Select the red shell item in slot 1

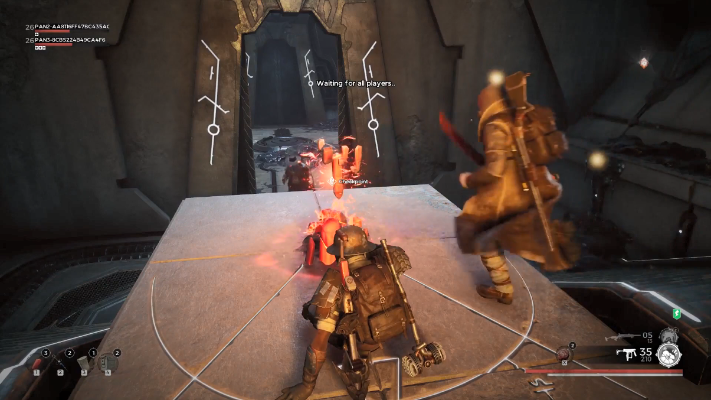[38, 362]
